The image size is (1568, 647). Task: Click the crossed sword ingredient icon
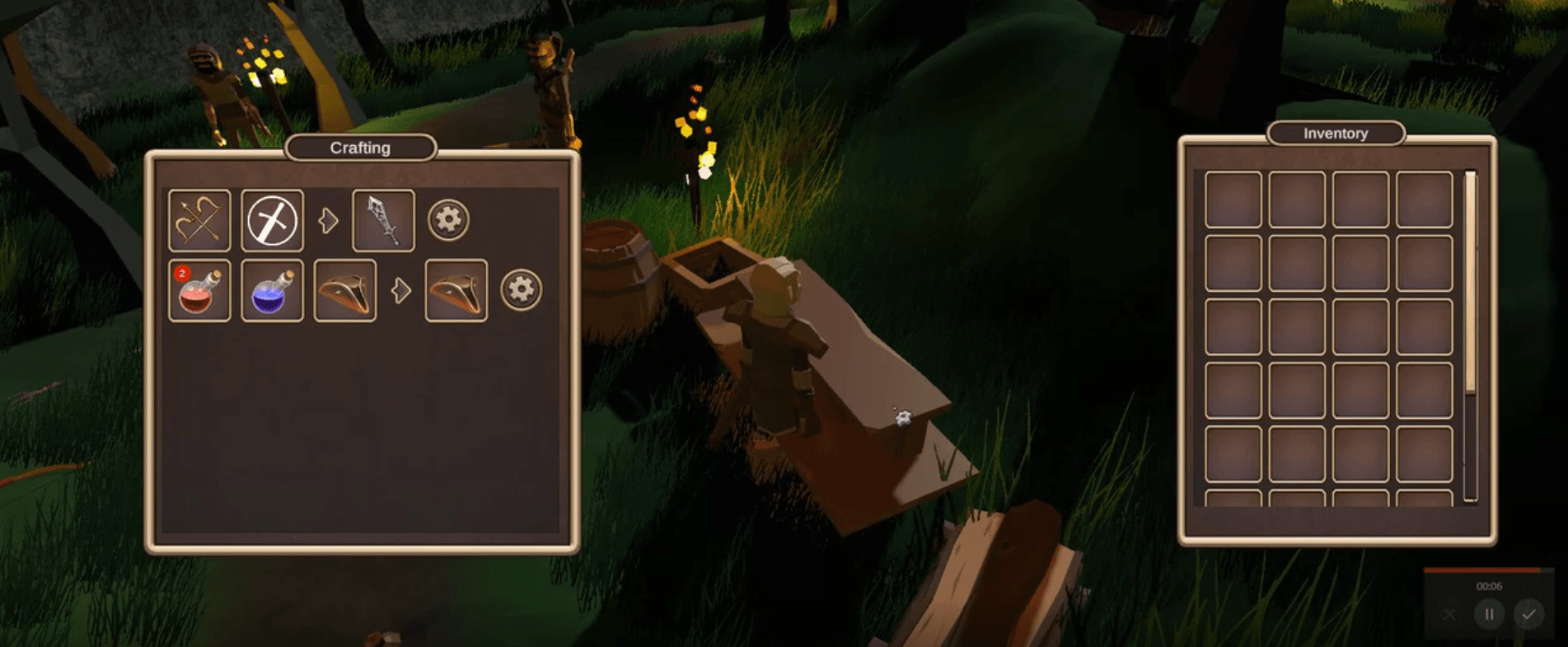coord(271,218)
